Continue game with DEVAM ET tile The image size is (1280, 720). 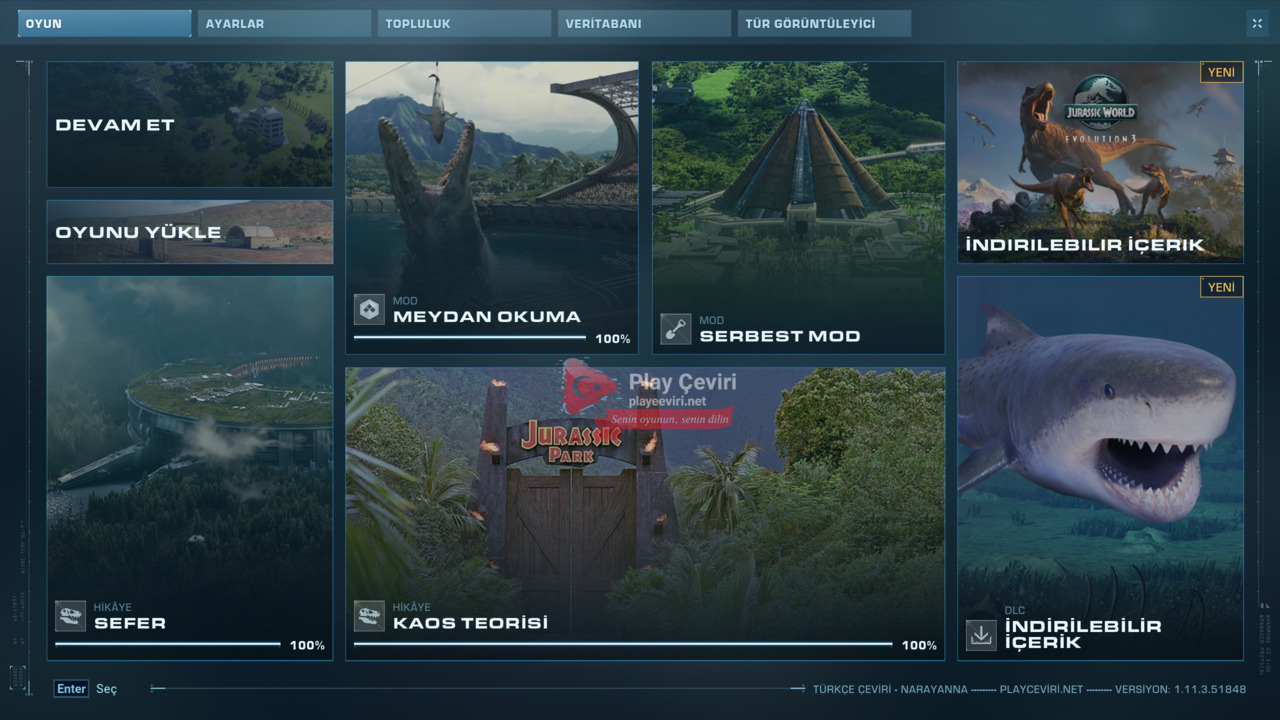[190, 125]
